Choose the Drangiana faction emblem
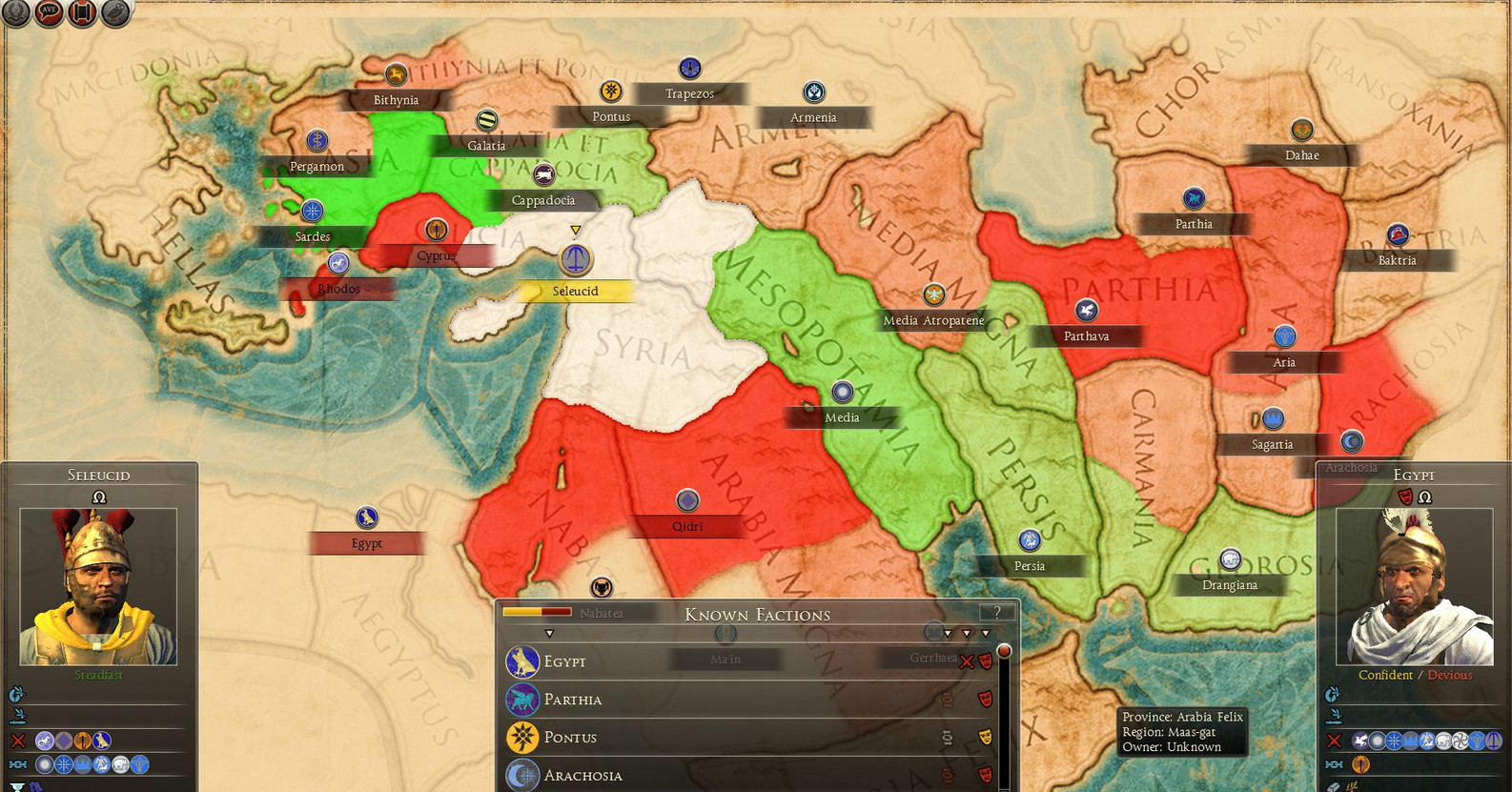The height and width of the screenshot is (792, 1512). click(x=1230, y=558)
